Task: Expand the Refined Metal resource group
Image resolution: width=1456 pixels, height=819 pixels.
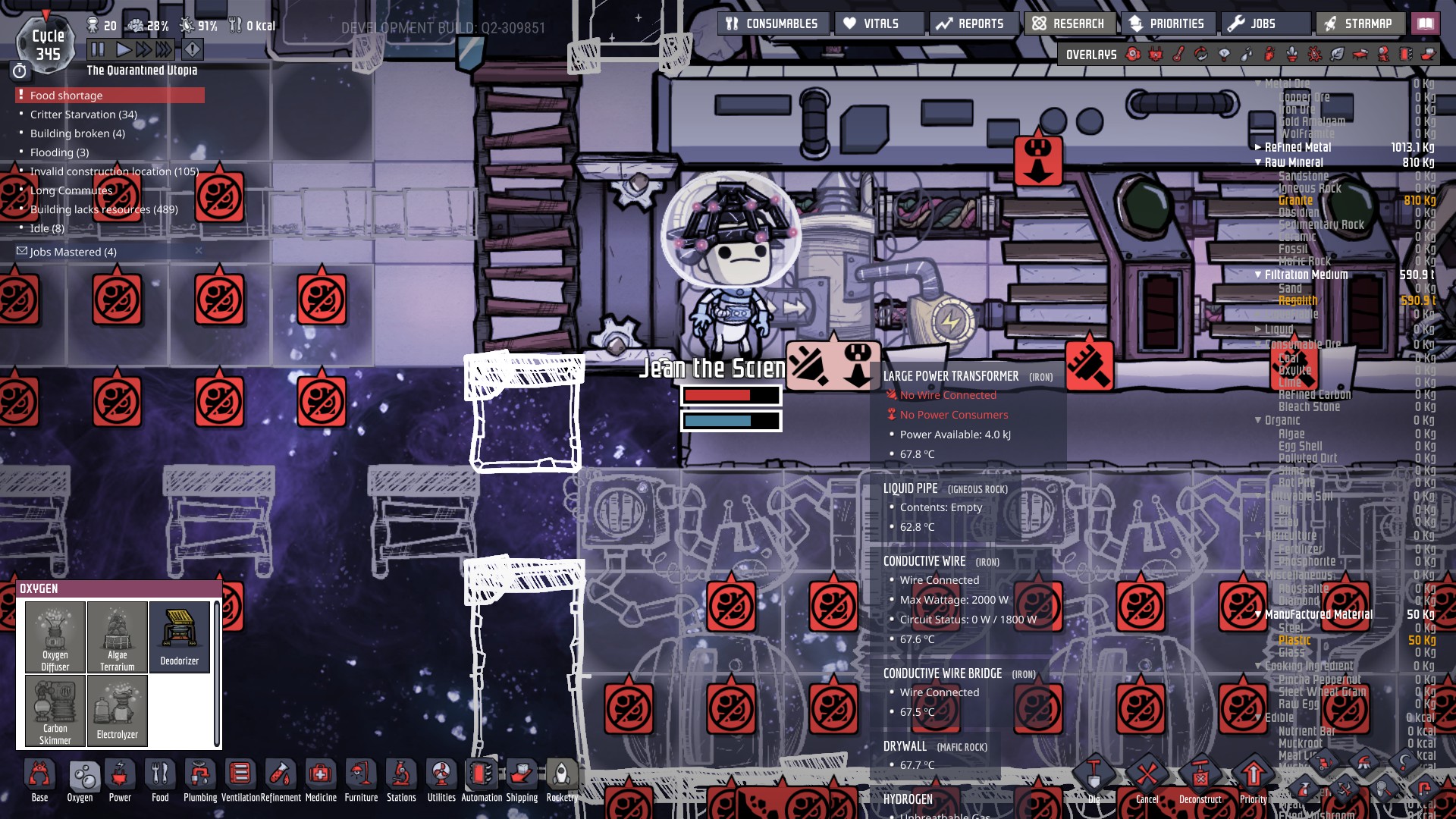Action: [1259, 147]
